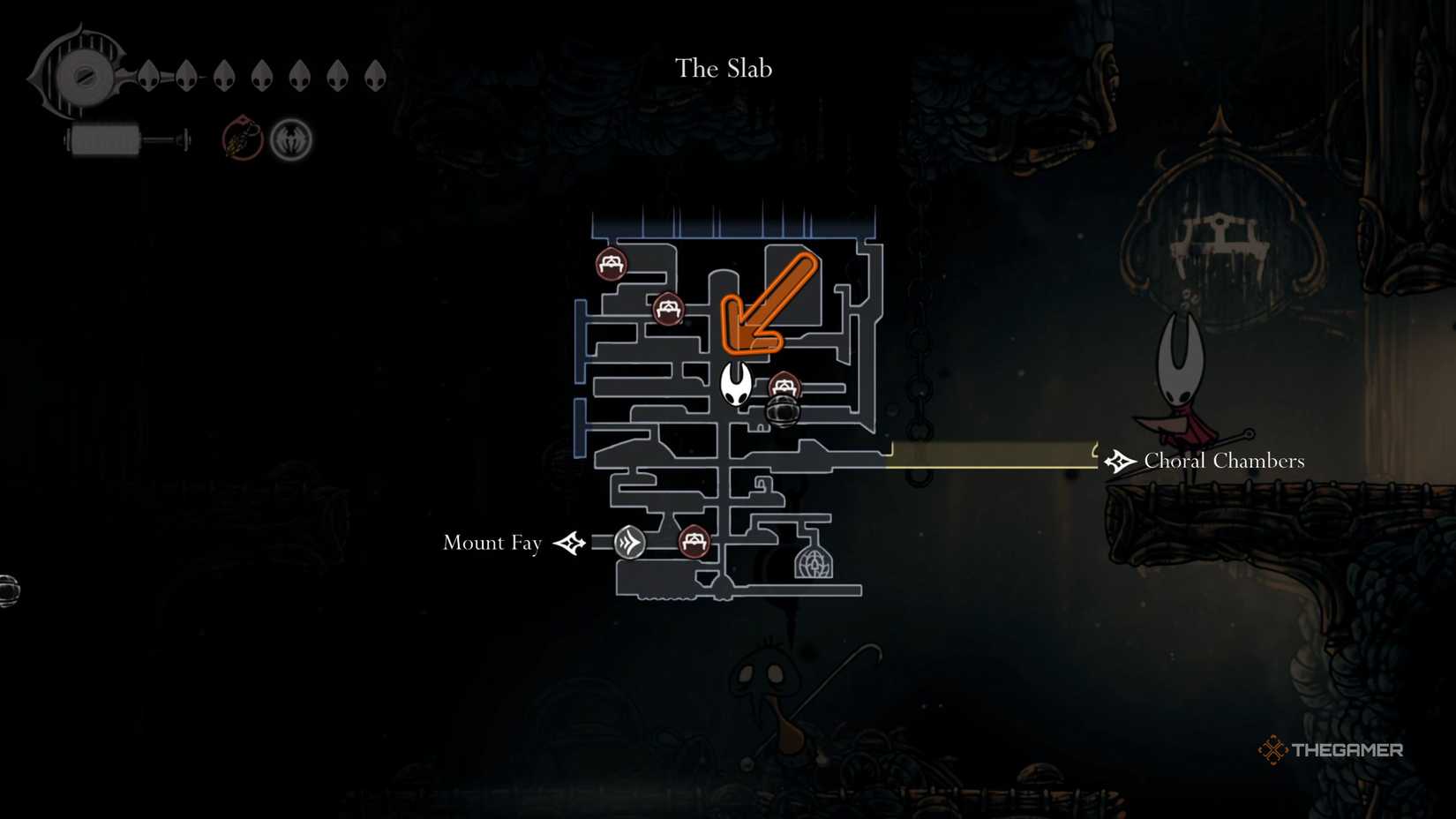Image resolution: width=1456 pixels, height=819 pixels.
Task: Click the red-ringed tool icon in HUD
Action: [x=243, y=139]
